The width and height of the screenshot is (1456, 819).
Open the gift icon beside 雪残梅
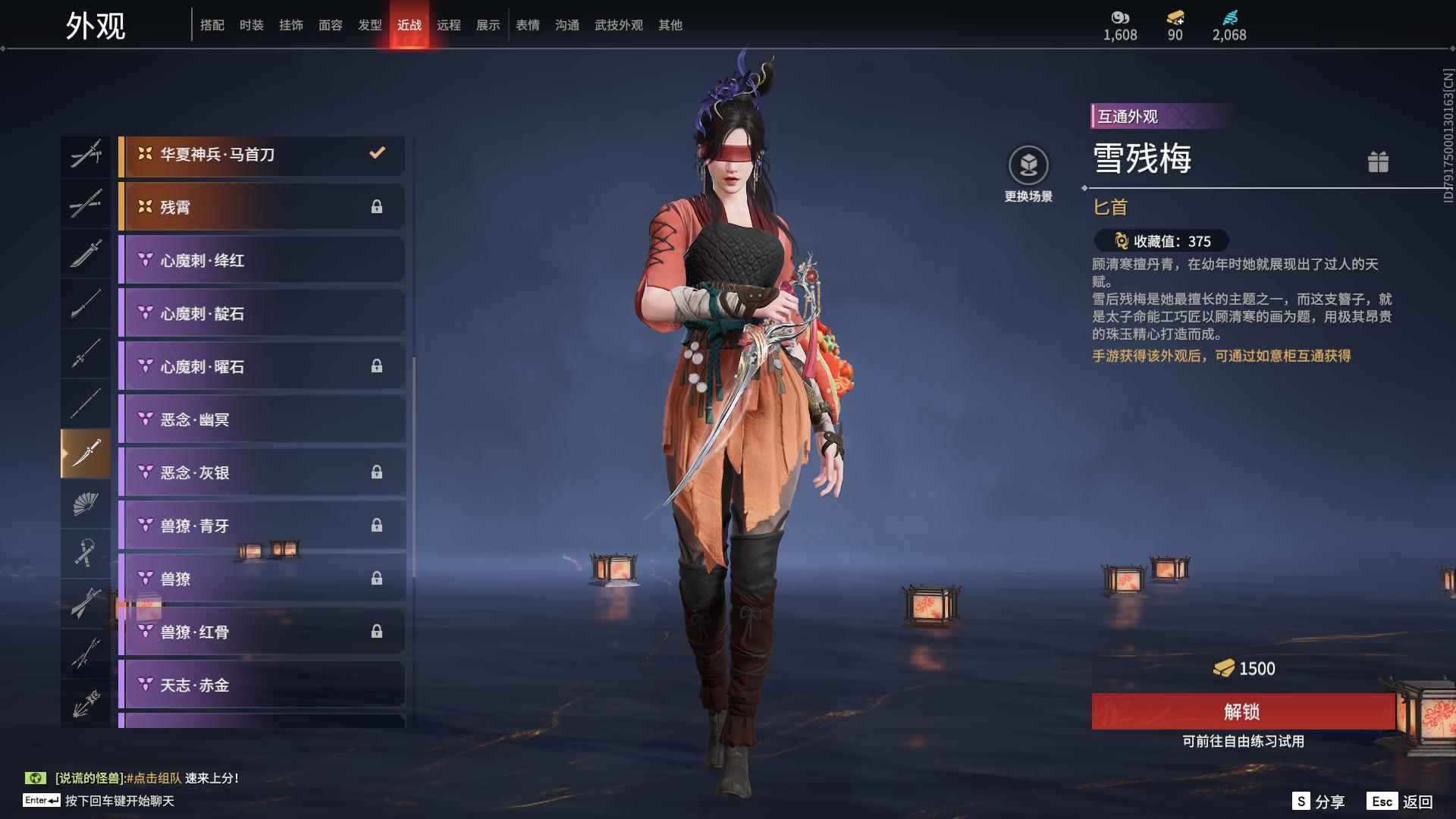pyautogui.click(x=1378, y=162)
